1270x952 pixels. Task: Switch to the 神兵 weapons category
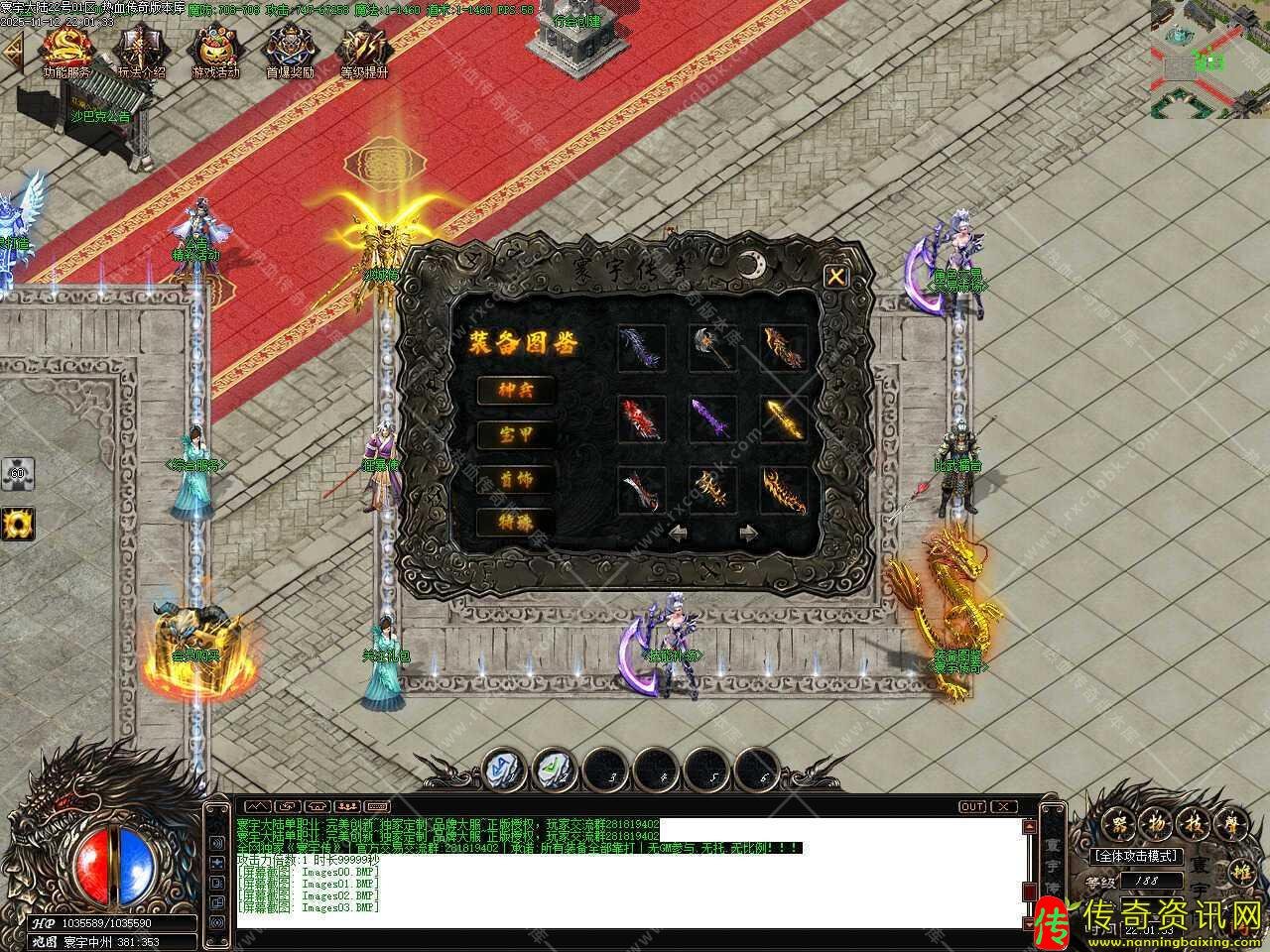coord(515,390)
